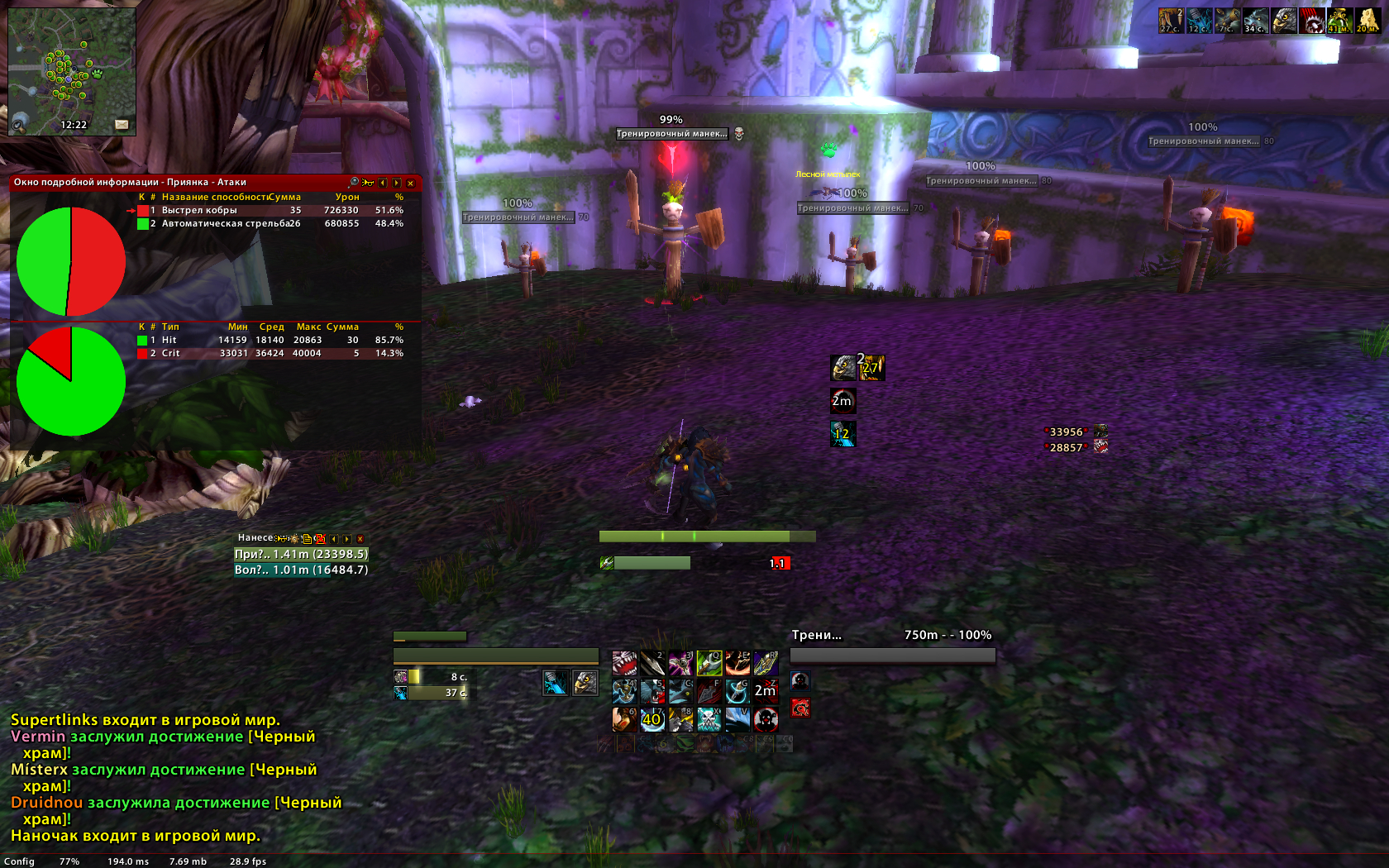Click the horn report icon in details window

pyautogui.click(x=368, y=183)
